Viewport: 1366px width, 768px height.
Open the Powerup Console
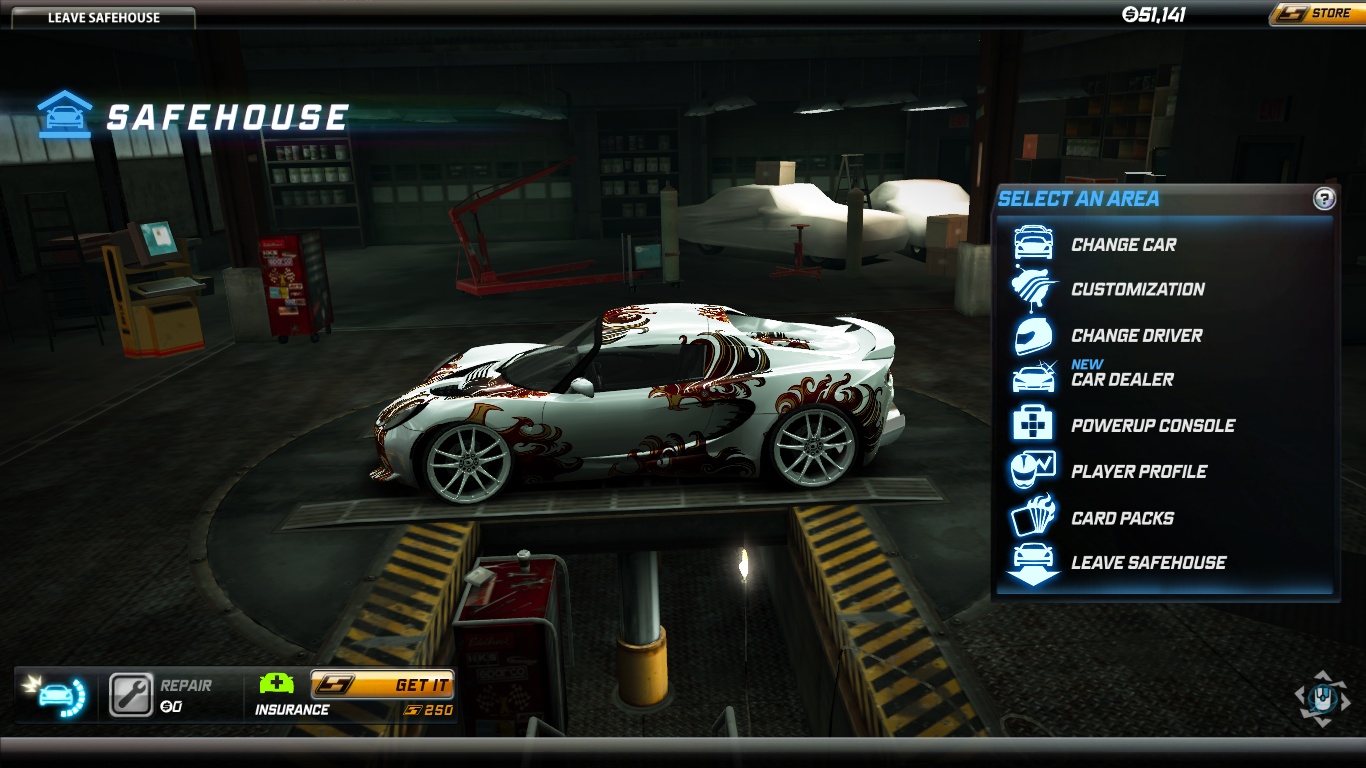pyautogui.click(x=1152, y=425)
